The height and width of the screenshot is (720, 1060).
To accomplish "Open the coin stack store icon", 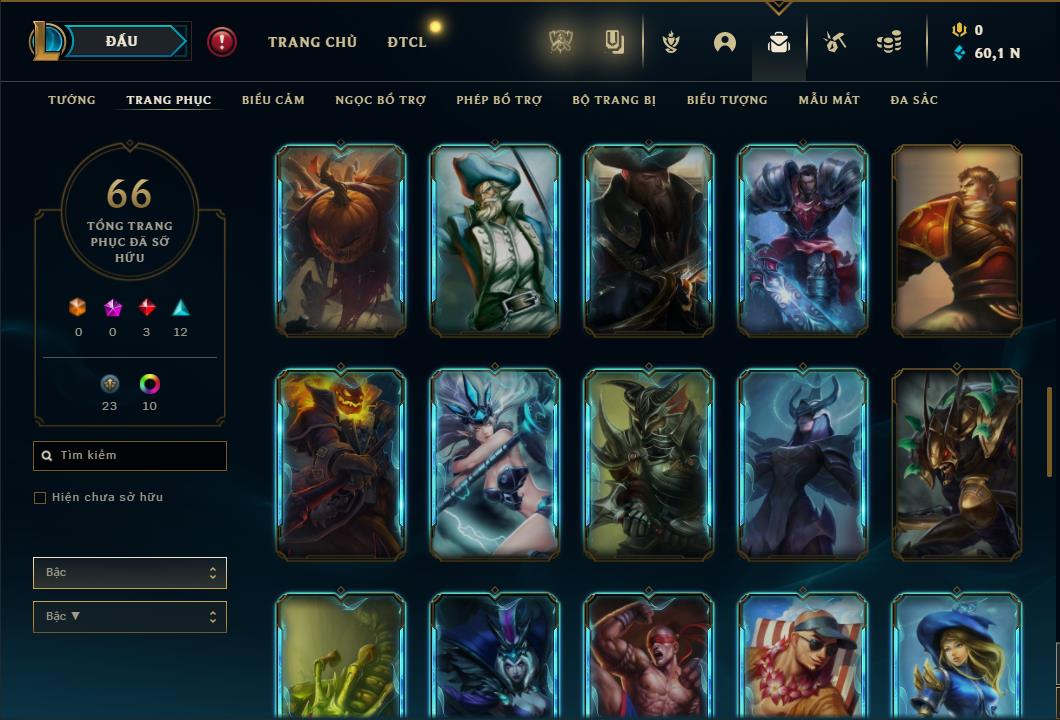I will [x=888, y=42].
